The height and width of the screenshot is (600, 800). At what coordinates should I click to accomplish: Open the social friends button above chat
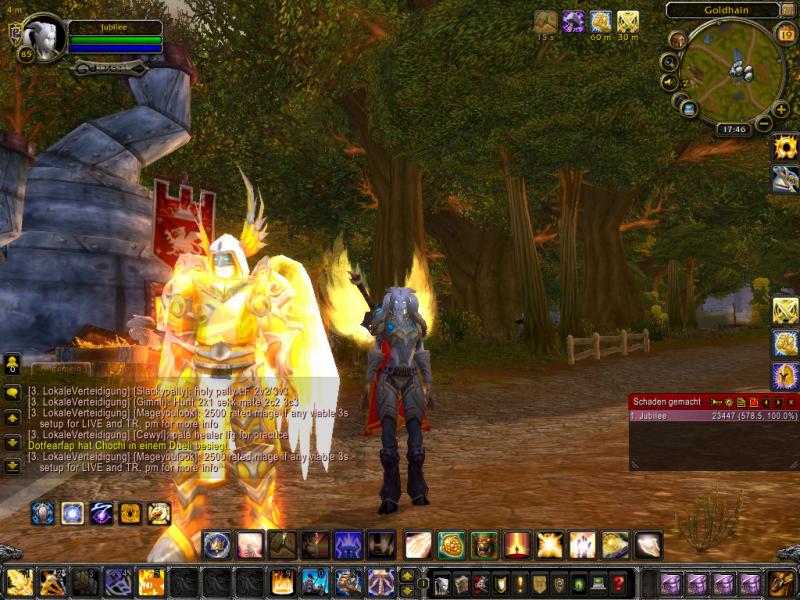(12, 362)
